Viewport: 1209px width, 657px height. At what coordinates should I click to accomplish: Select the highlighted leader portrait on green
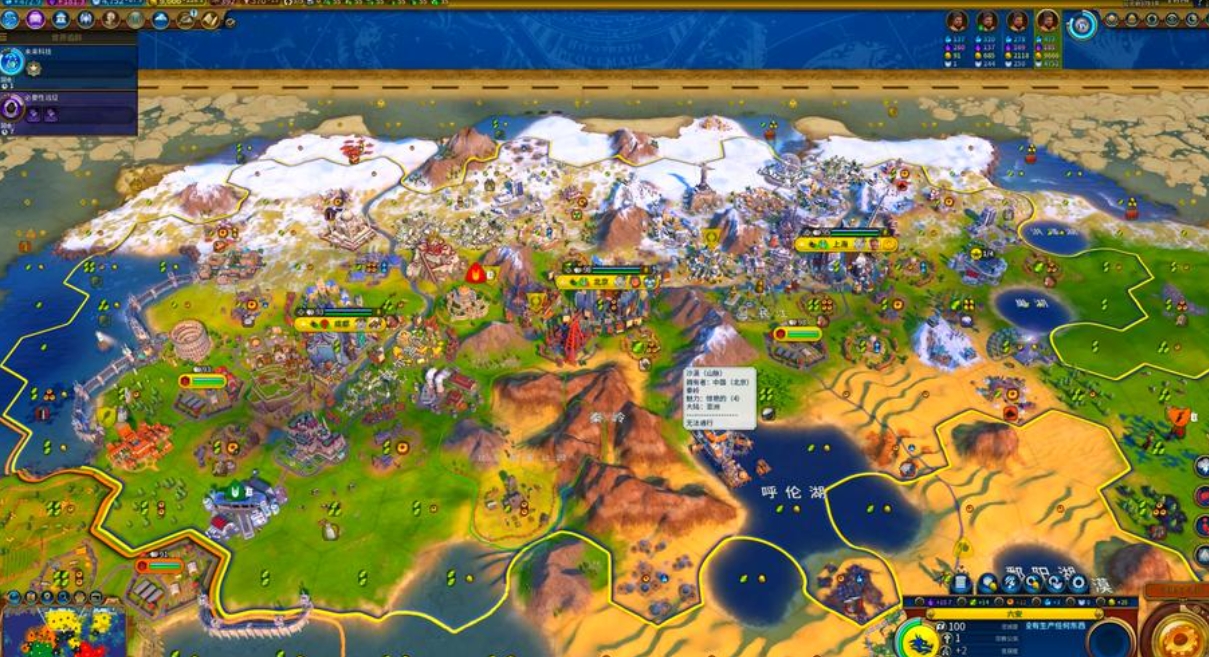click(1047, 21)
